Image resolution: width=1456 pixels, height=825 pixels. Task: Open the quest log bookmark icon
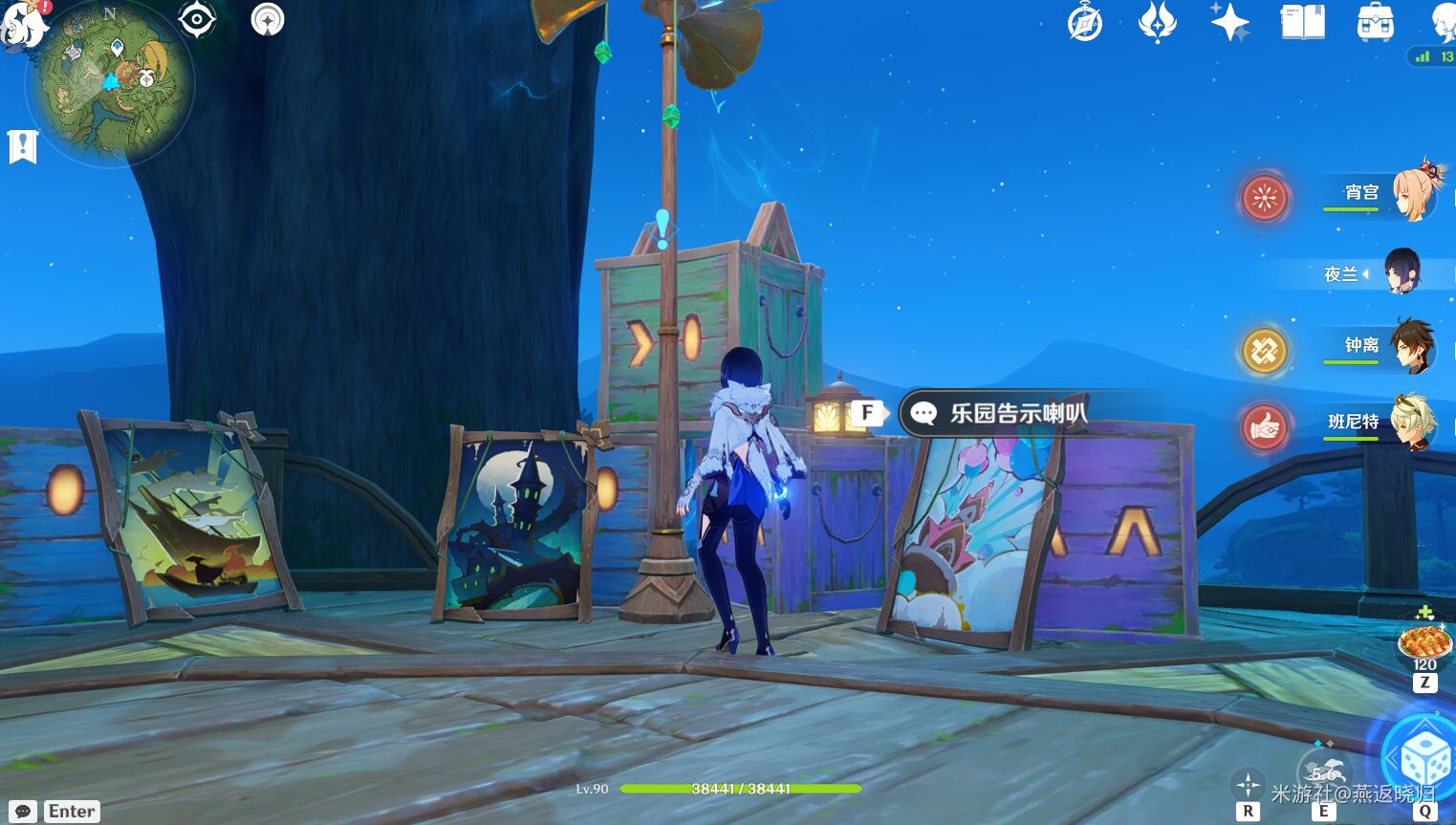22,146
